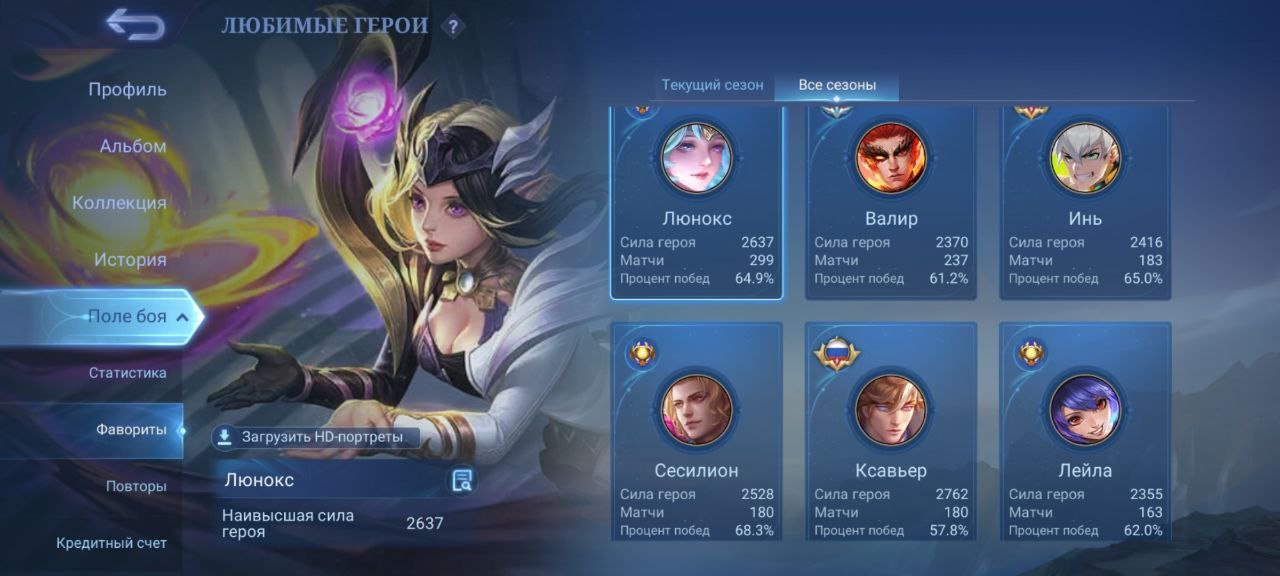Select the Все сезоны tab
The width and height of the screenshot is (1280, 576).
[x=837, y=85]
